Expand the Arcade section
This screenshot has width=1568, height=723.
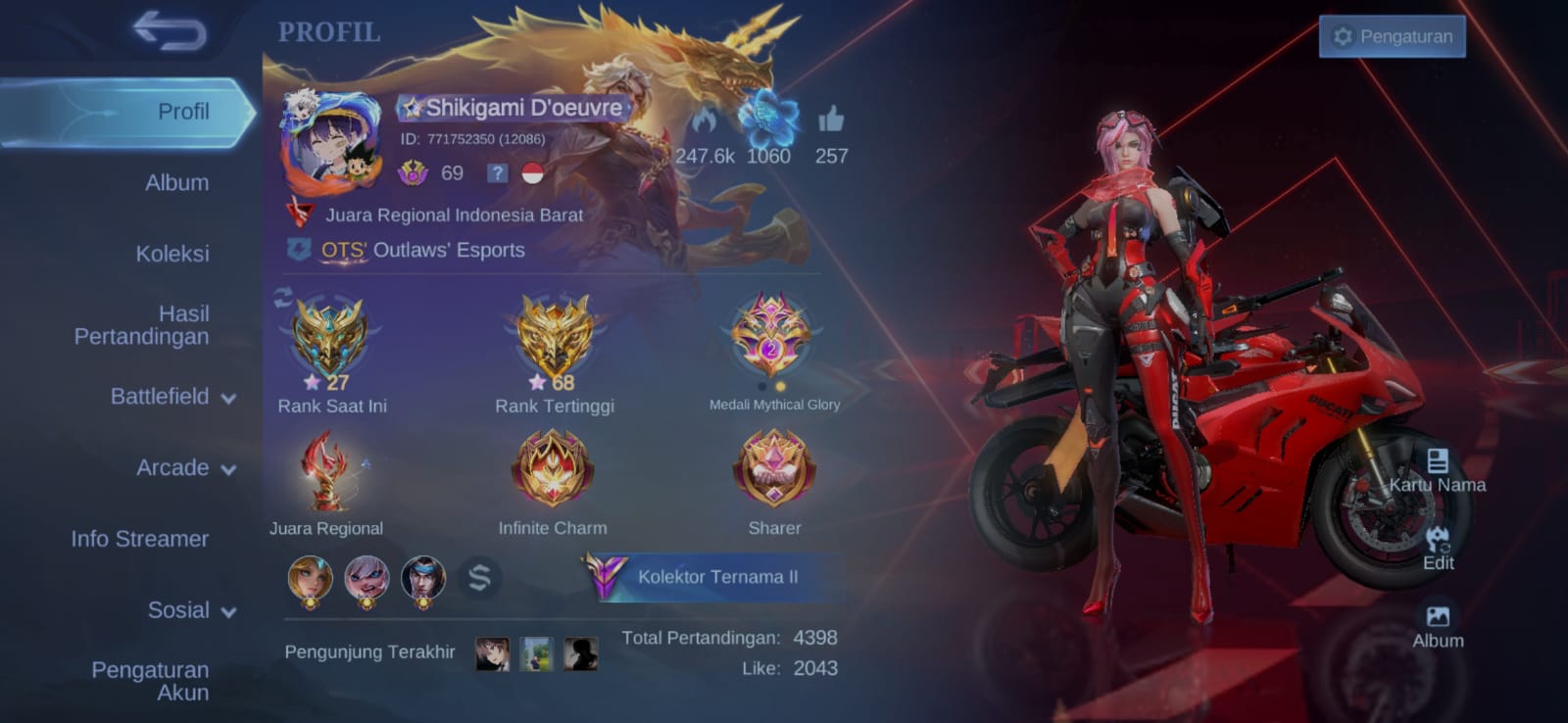click(x=185, y=468)
